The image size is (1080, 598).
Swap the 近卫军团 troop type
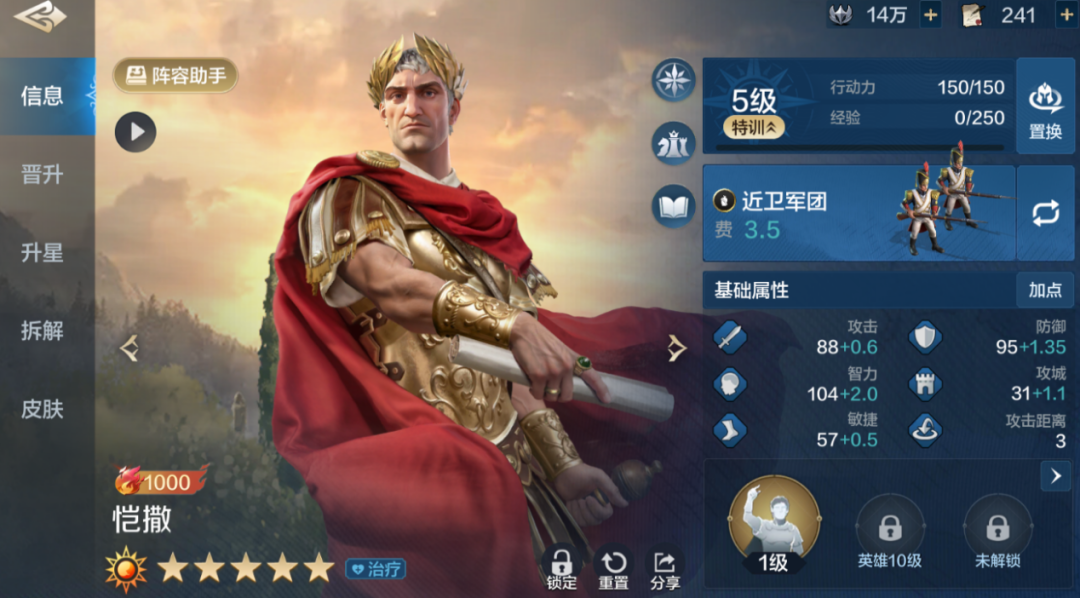1045,213
